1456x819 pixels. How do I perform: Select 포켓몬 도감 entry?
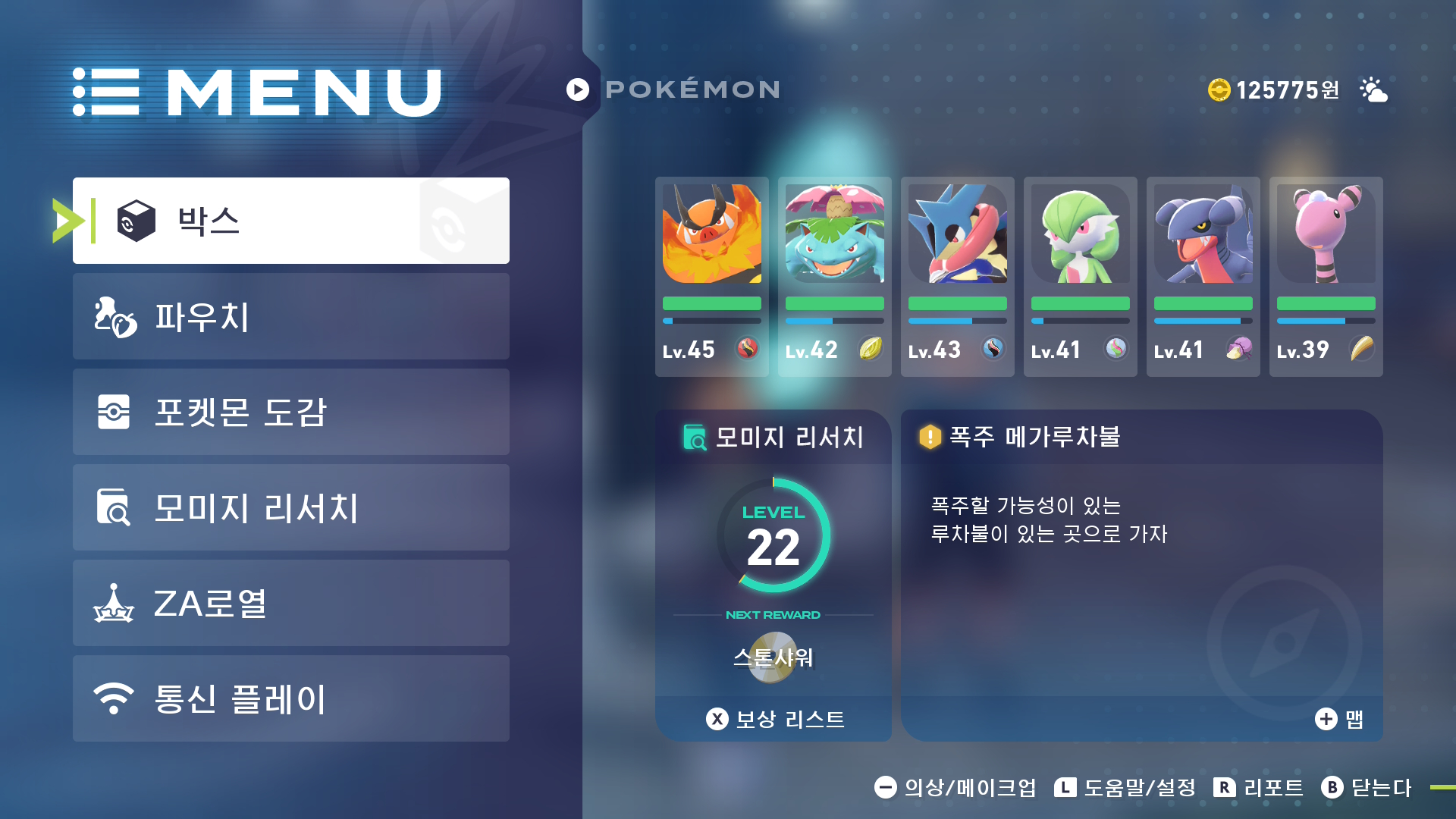click(x=291, y=412)
